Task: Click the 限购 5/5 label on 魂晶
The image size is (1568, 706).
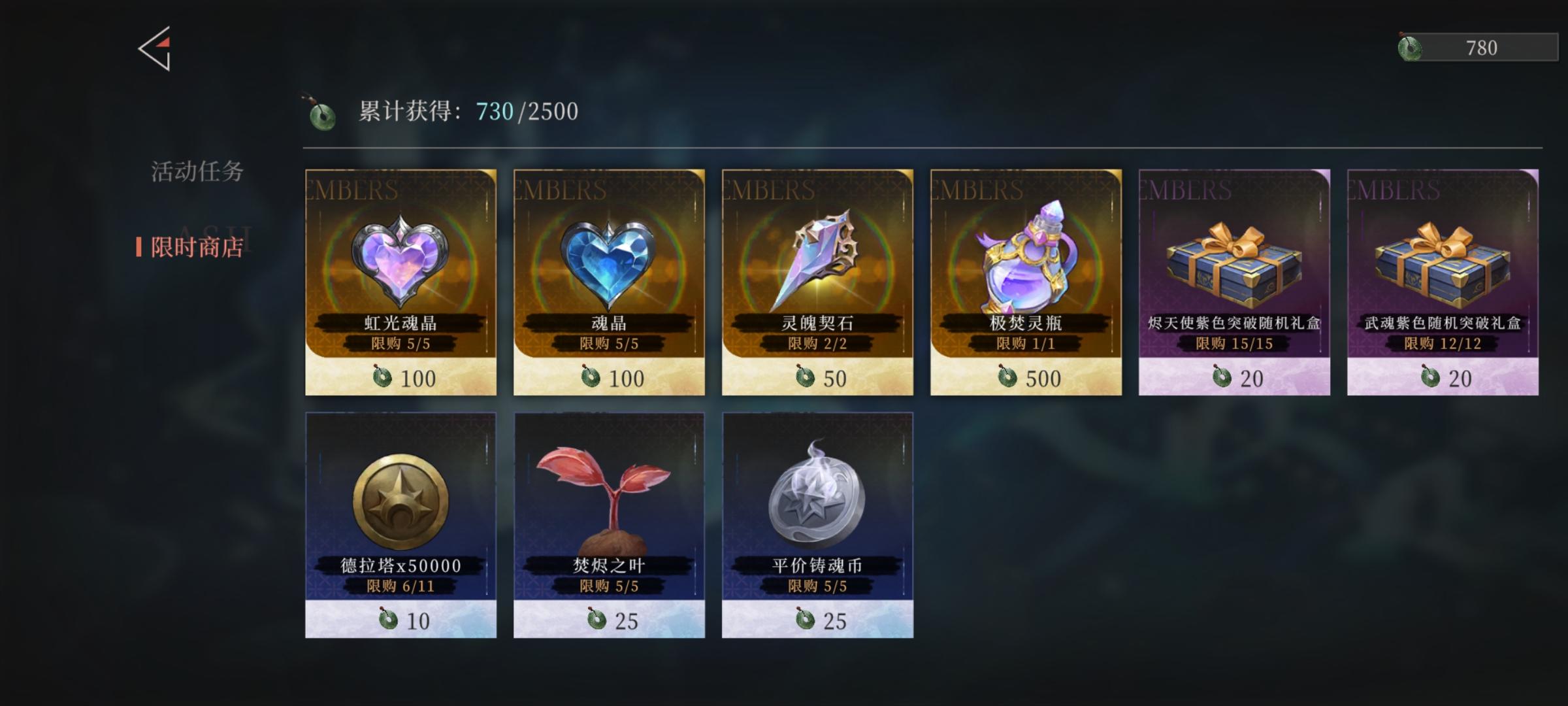Action: tap(608, 343)
